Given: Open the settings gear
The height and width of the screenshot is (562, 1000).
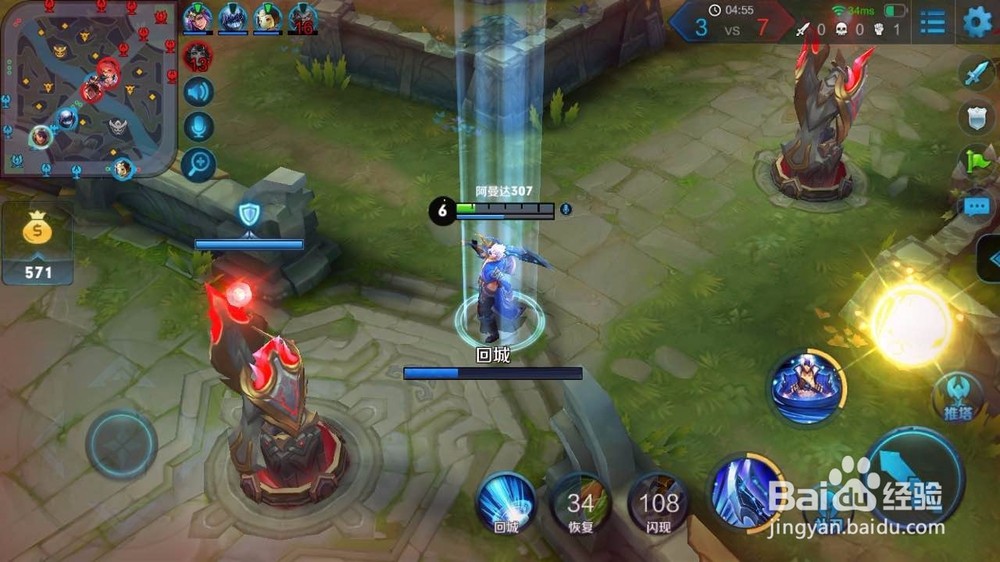Looking at the screenshot, I should pyautogui.click(x=977, y=22).
